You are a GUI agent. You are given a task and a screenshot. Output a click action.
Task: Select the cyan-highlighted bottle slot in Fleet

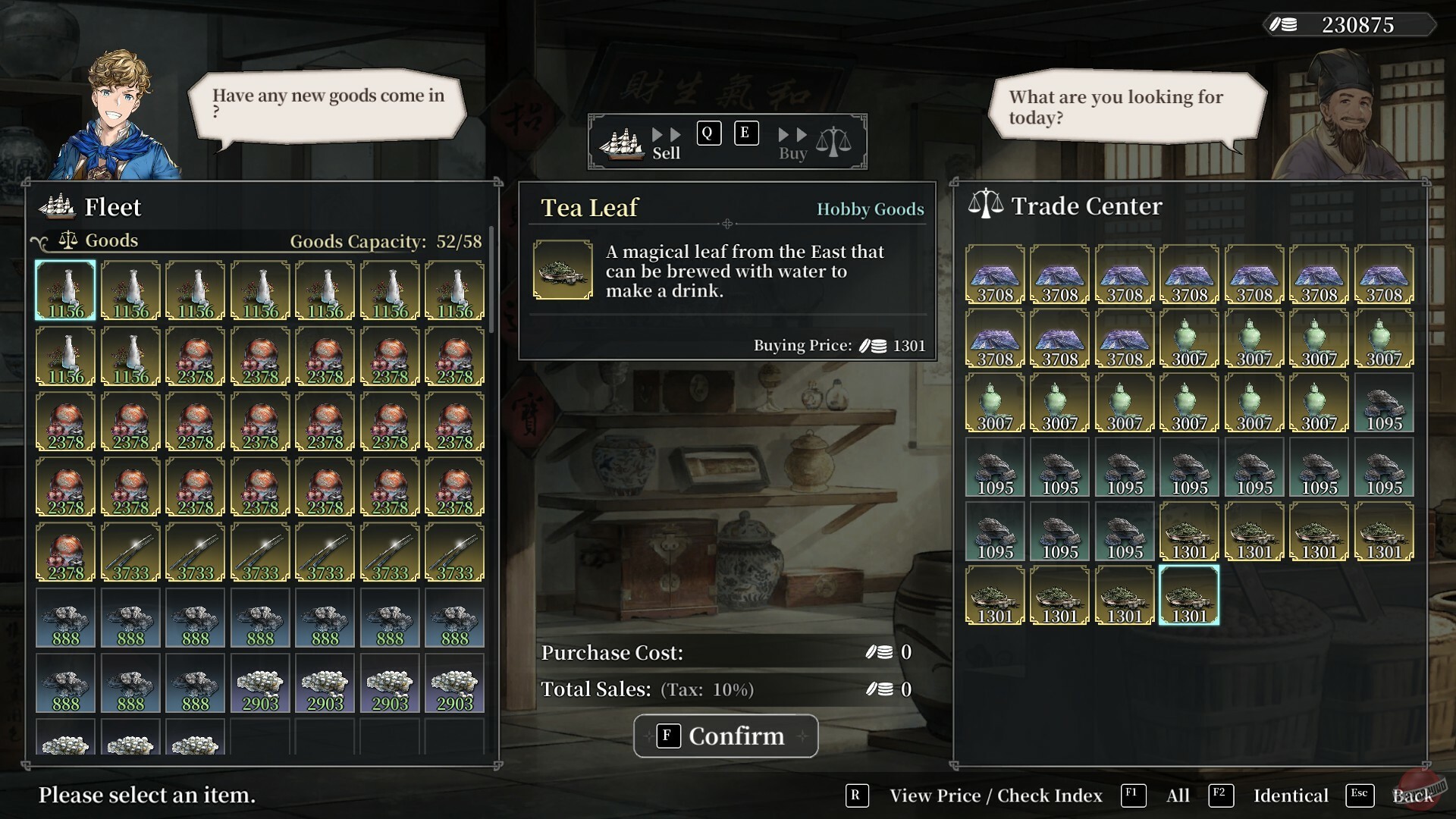point(66,290)
